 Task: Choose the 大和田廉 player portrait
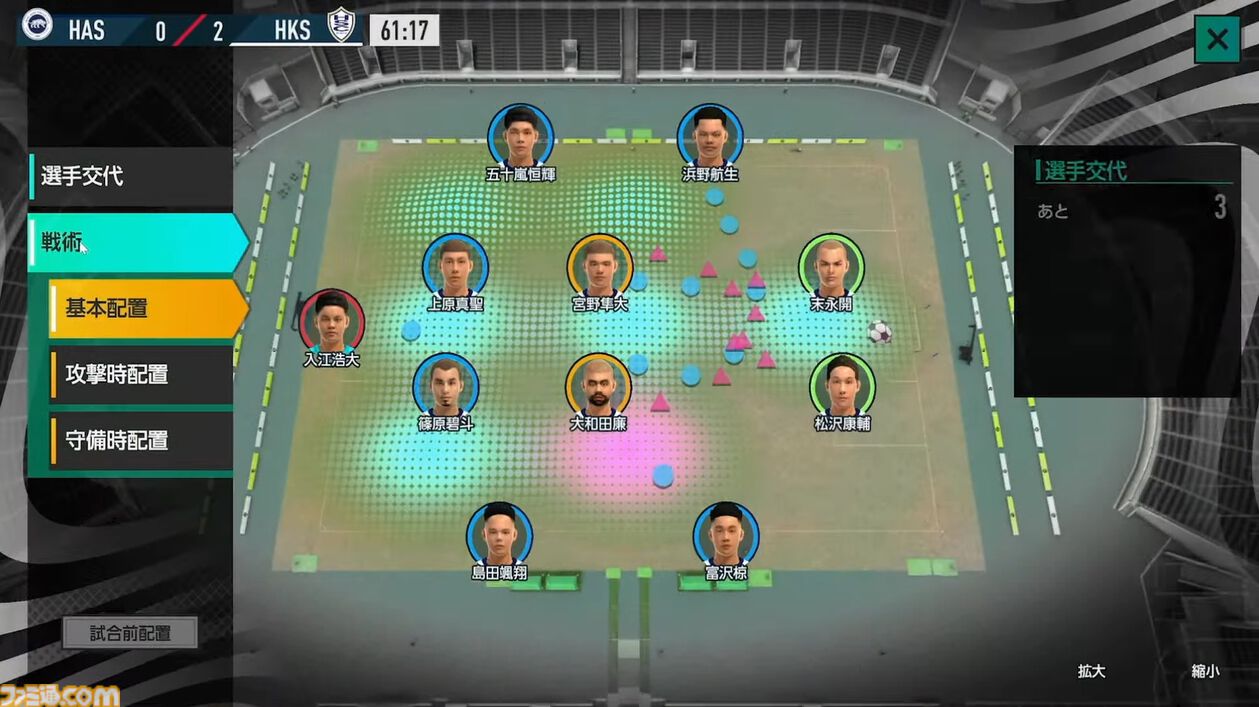[x=598, y=386]
